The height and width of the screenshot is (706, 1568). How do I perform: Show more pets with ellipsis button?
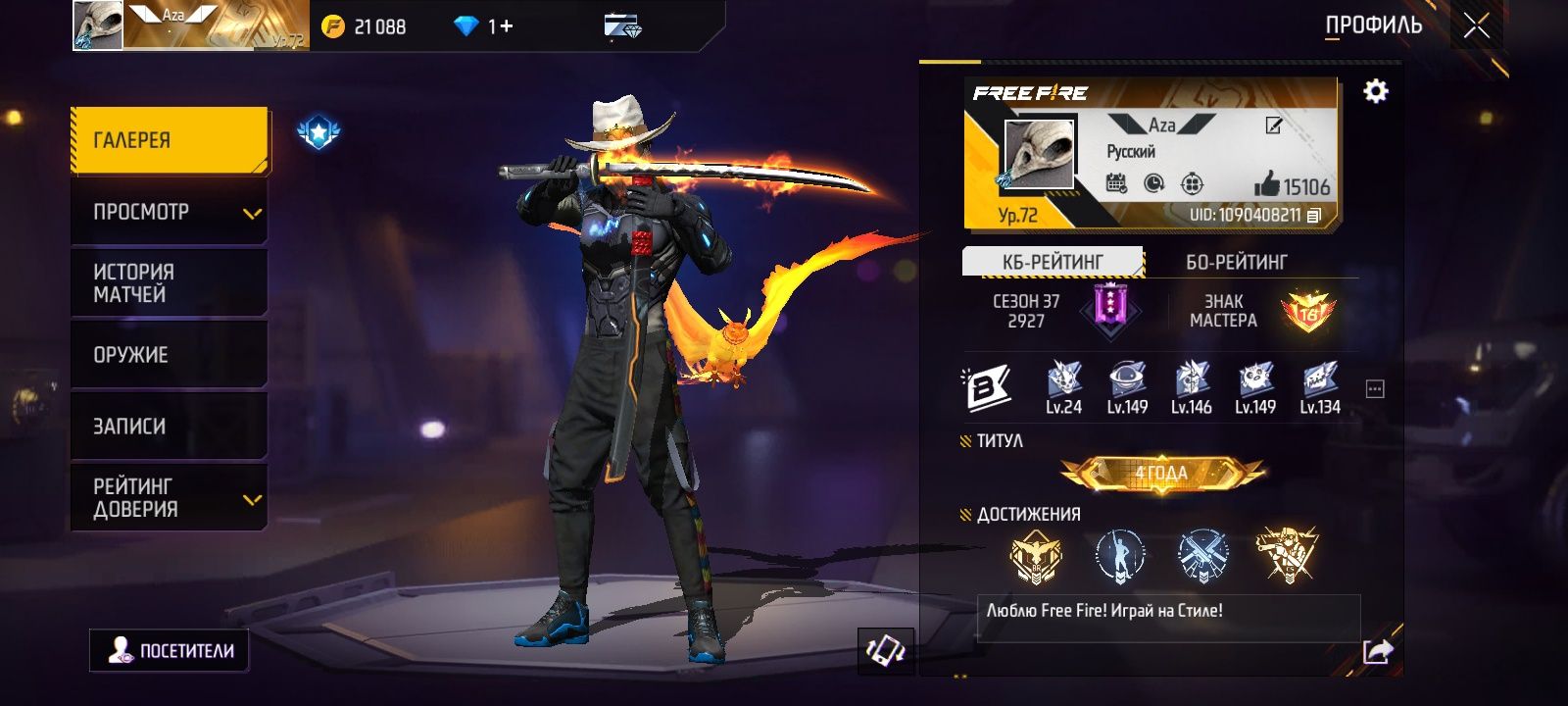[1375, 389]
